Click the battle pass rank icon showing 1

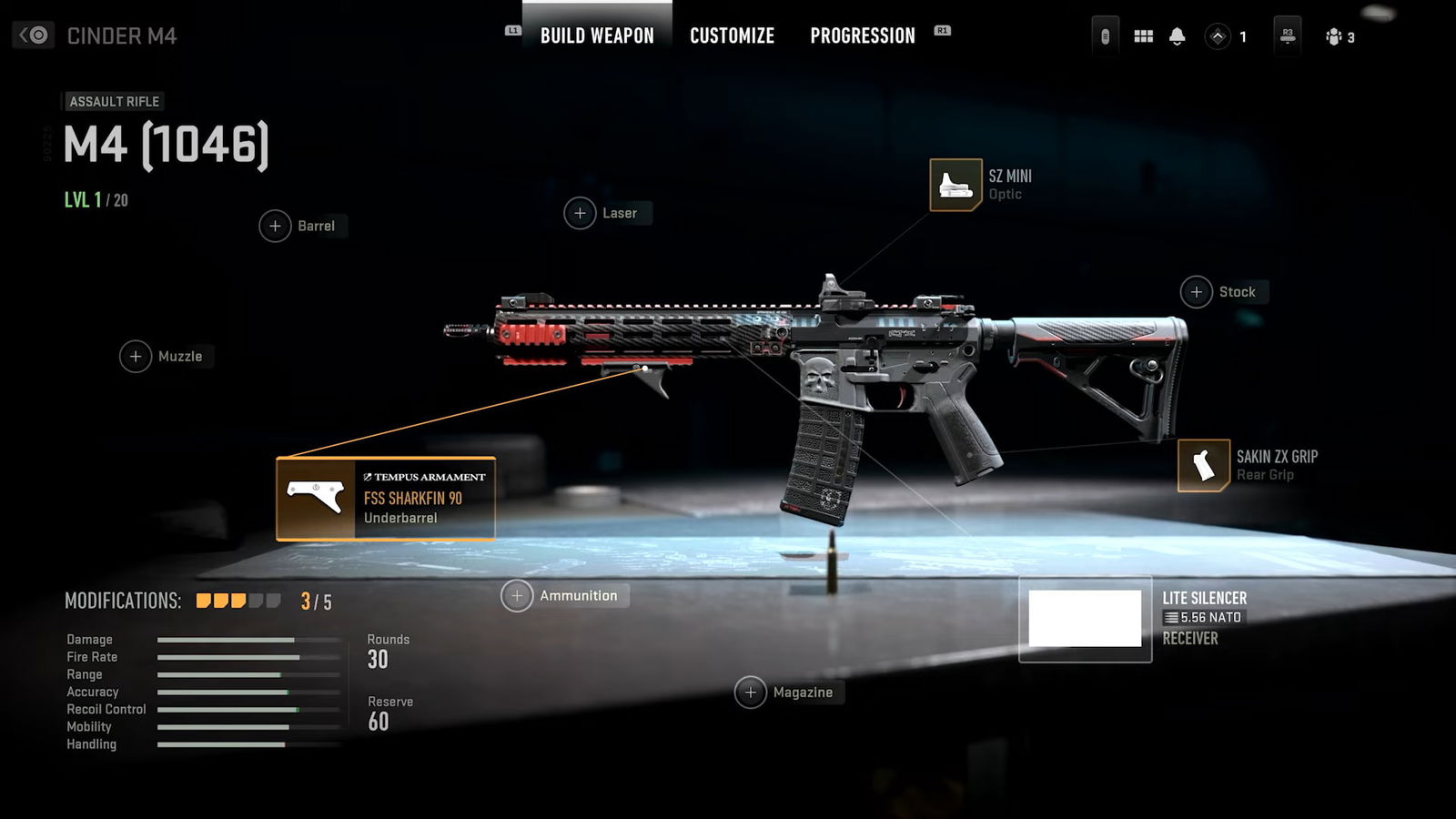click(1219, 36)
